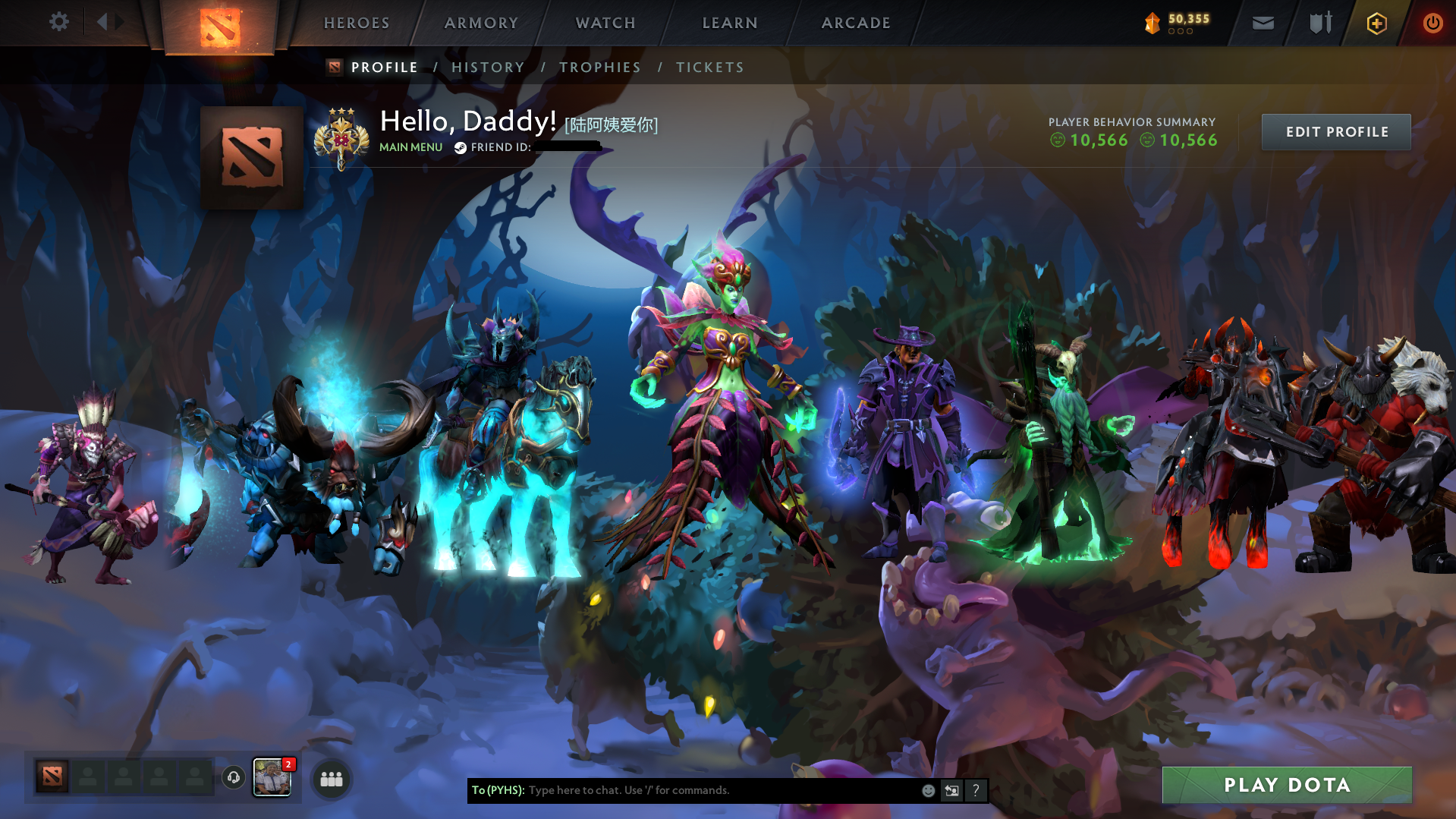
Task: Open Dota Plus via the gold hexagon icon
Action: tap(1376, 23)
